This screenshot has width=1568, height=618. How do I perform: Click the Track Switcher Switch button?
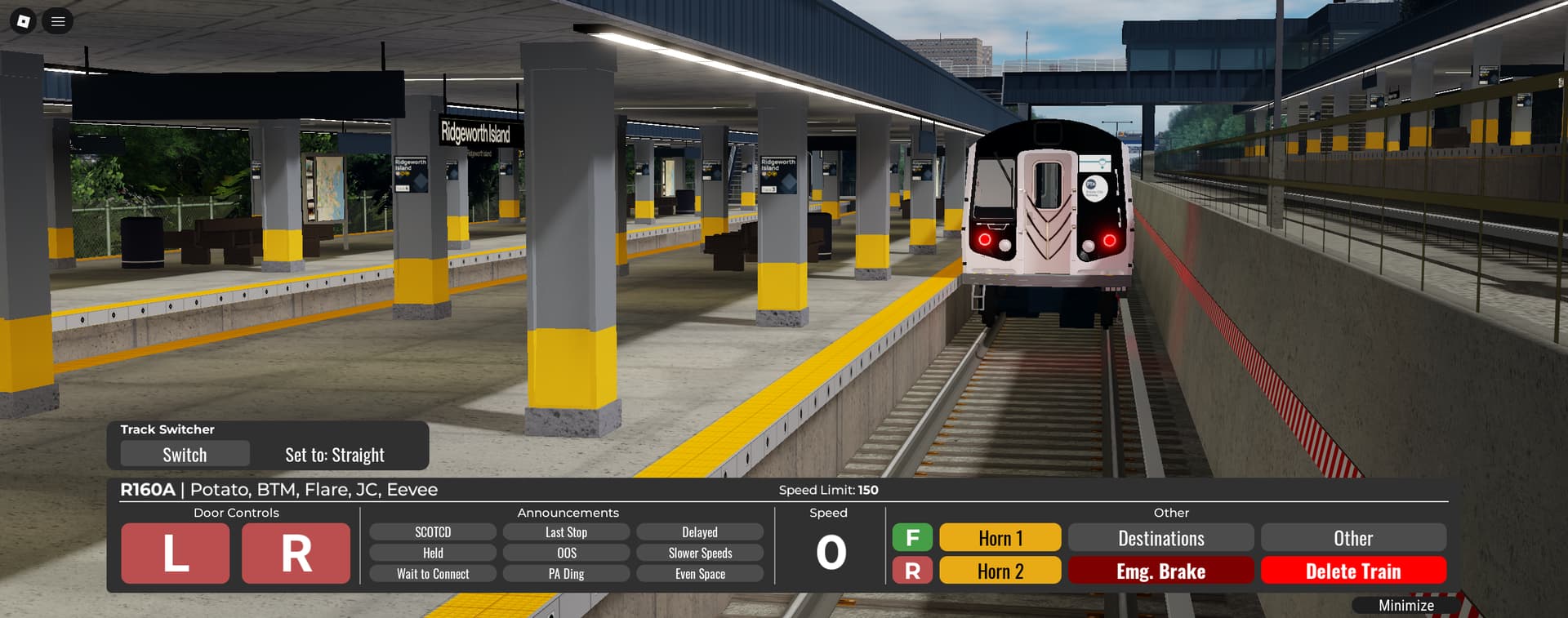click(185, 455)
